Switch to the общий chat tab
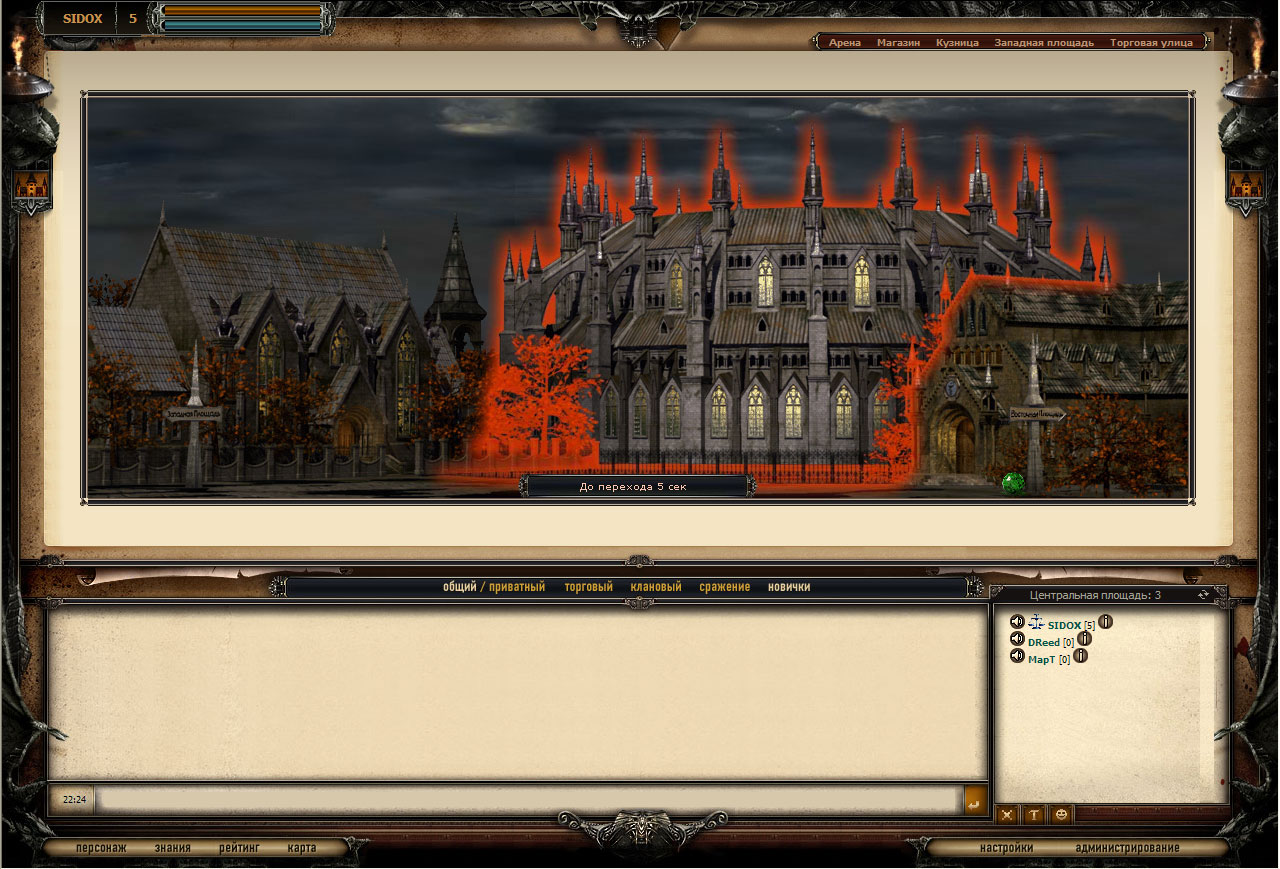Screen dimensions: 1280x869 click(x=459, y=587)
